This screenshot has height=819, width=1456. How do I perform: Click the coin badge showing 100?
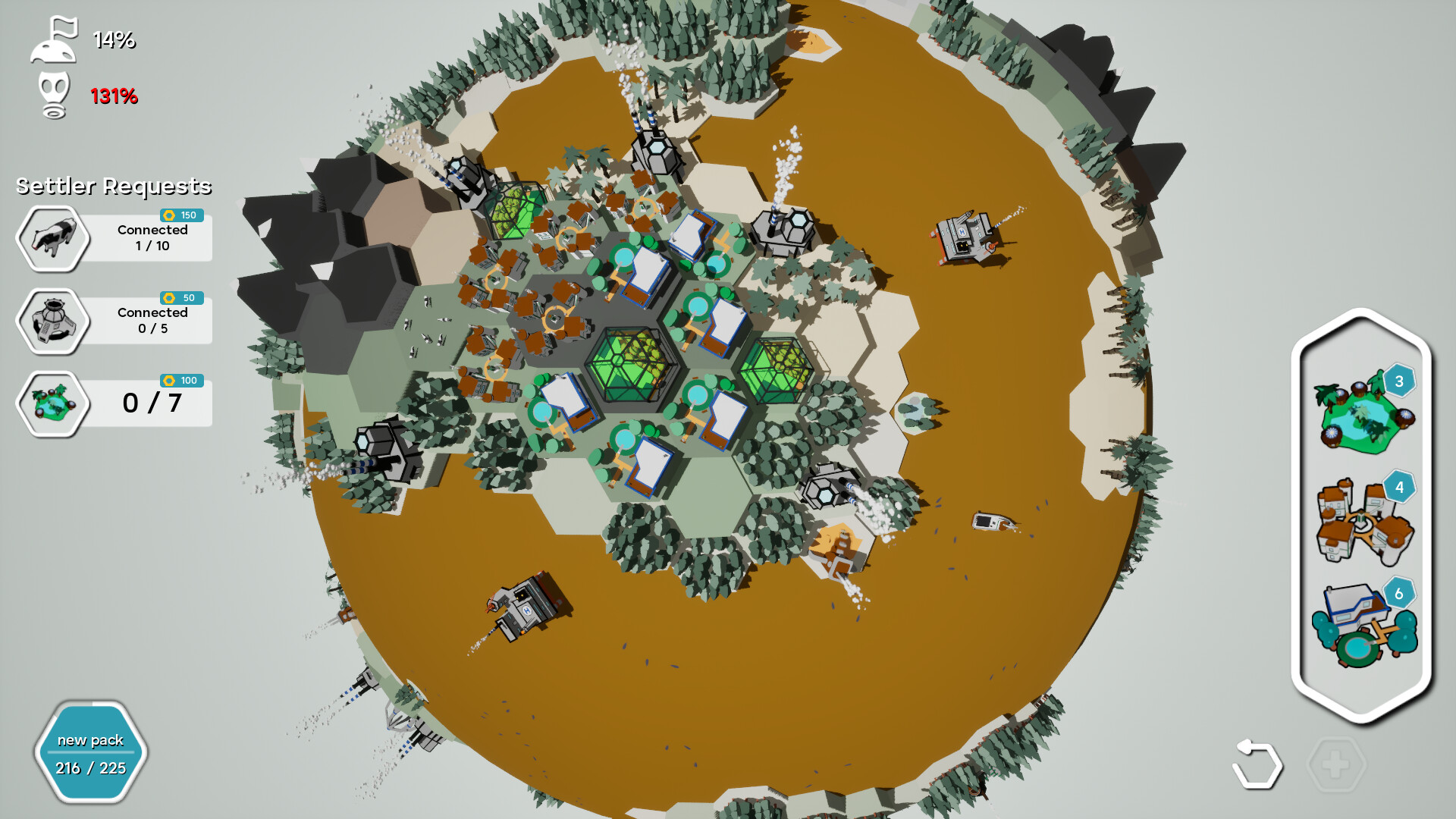pyautogui.click(x=180, y=382)
